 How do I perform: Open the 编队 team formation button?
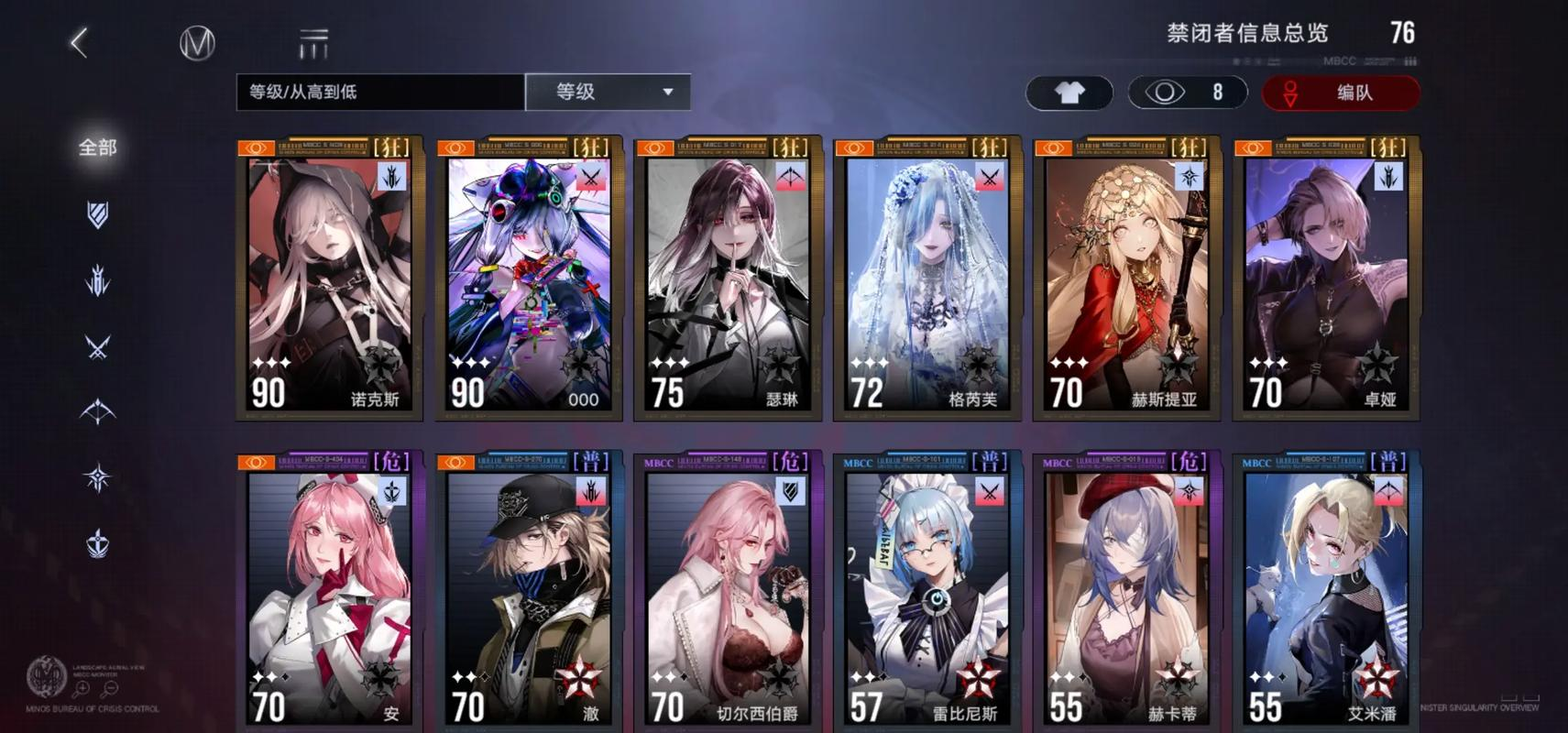click(1341, 93)
